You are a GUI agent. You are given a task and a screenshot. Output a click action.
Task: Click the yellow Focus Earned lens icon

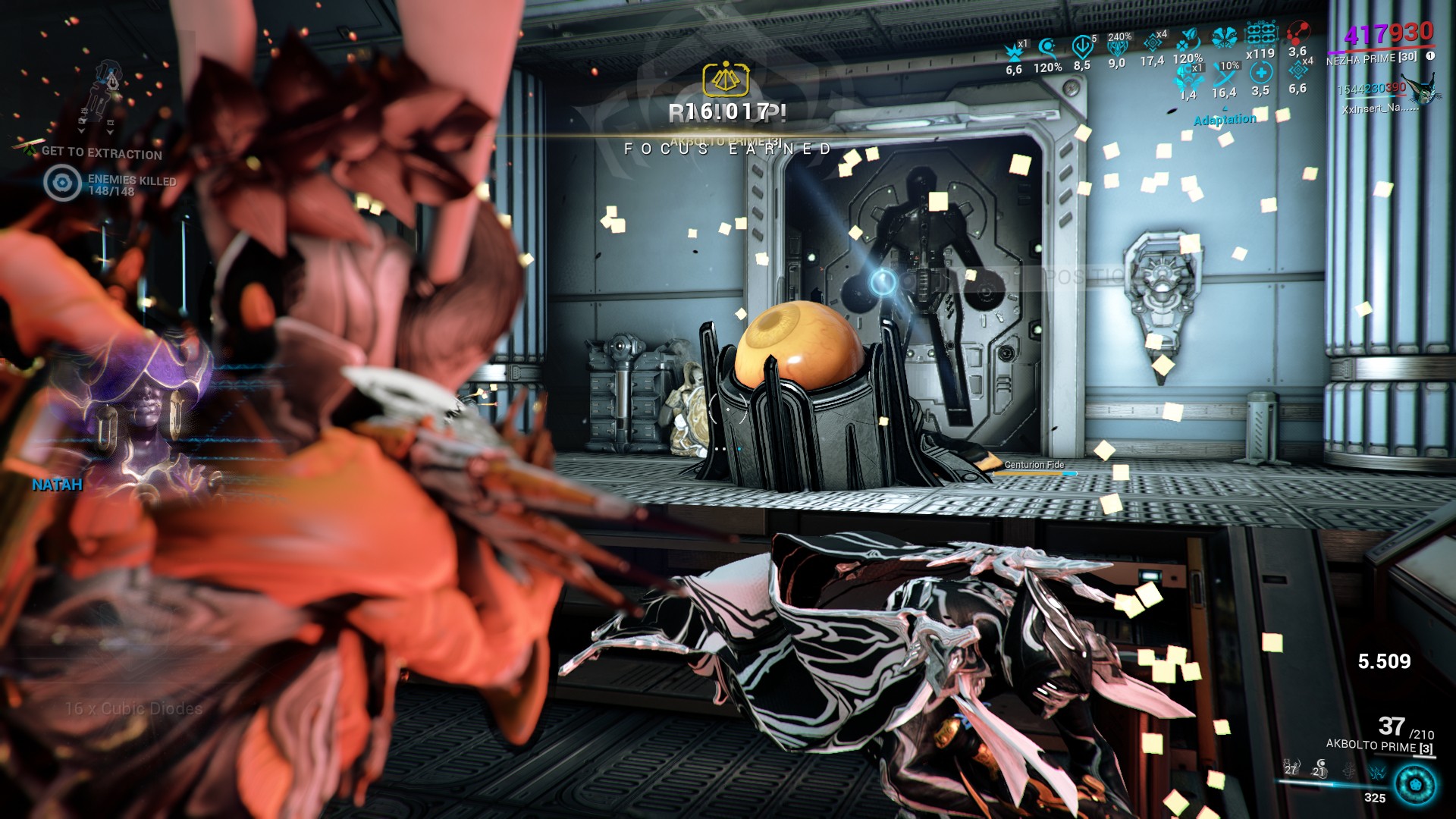pos(726,79)
